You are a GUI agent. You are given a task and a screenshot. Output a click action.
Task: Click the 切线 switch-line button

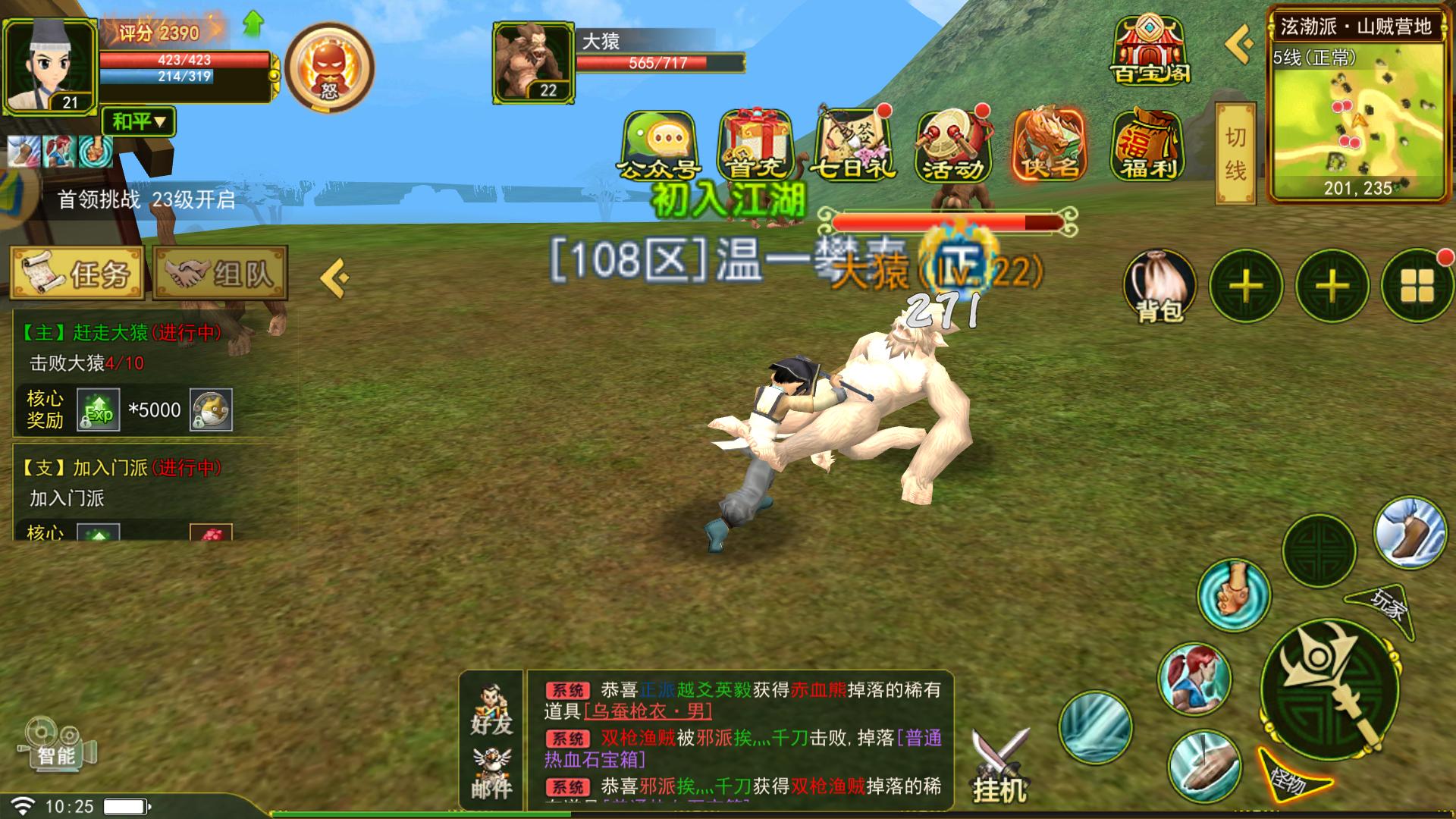click(x=1235, y=154)
